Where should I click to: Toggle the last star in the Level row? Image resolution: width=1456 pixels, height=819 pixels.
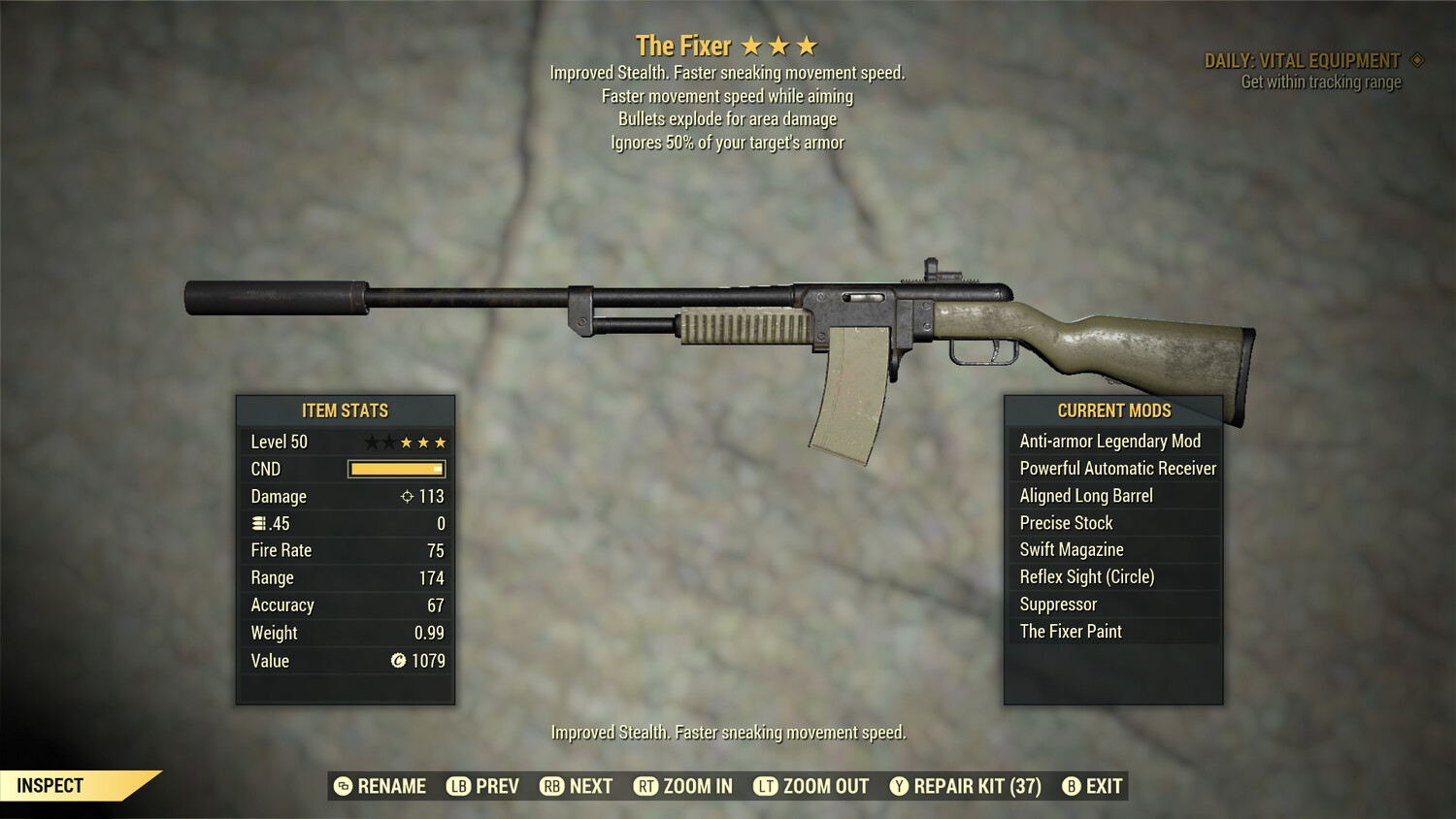442,442
